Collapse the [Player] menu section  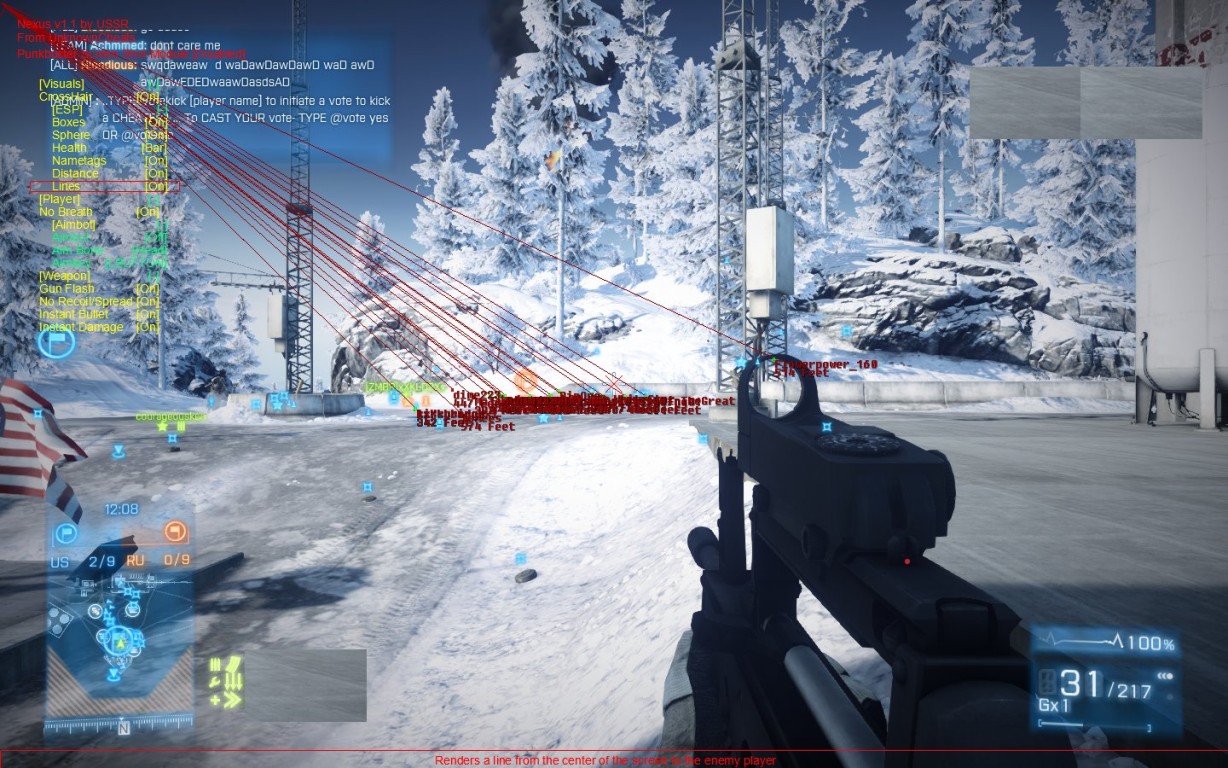(x=59, y=199)
